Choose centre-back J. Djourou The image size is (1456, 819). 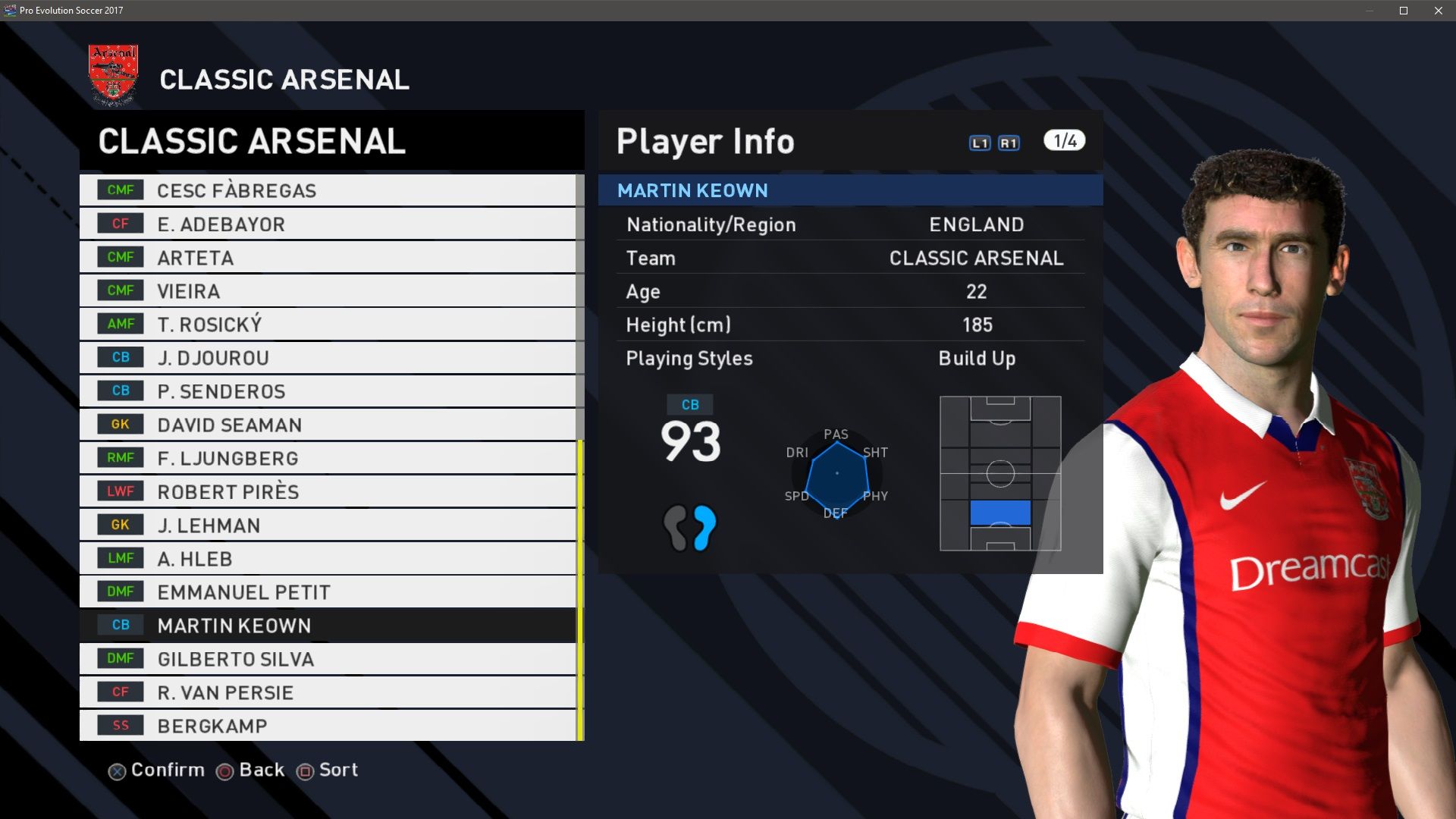click(328, 358)
